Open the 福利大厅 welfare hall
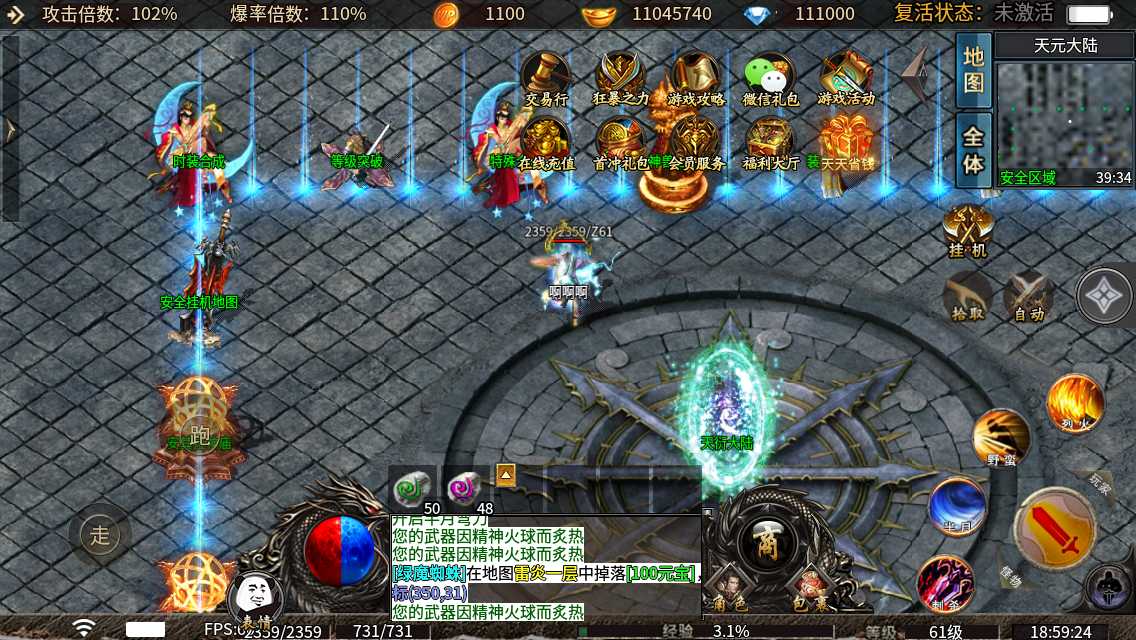1136x640 pixels. pyautogui.click(x=770, y=143)
